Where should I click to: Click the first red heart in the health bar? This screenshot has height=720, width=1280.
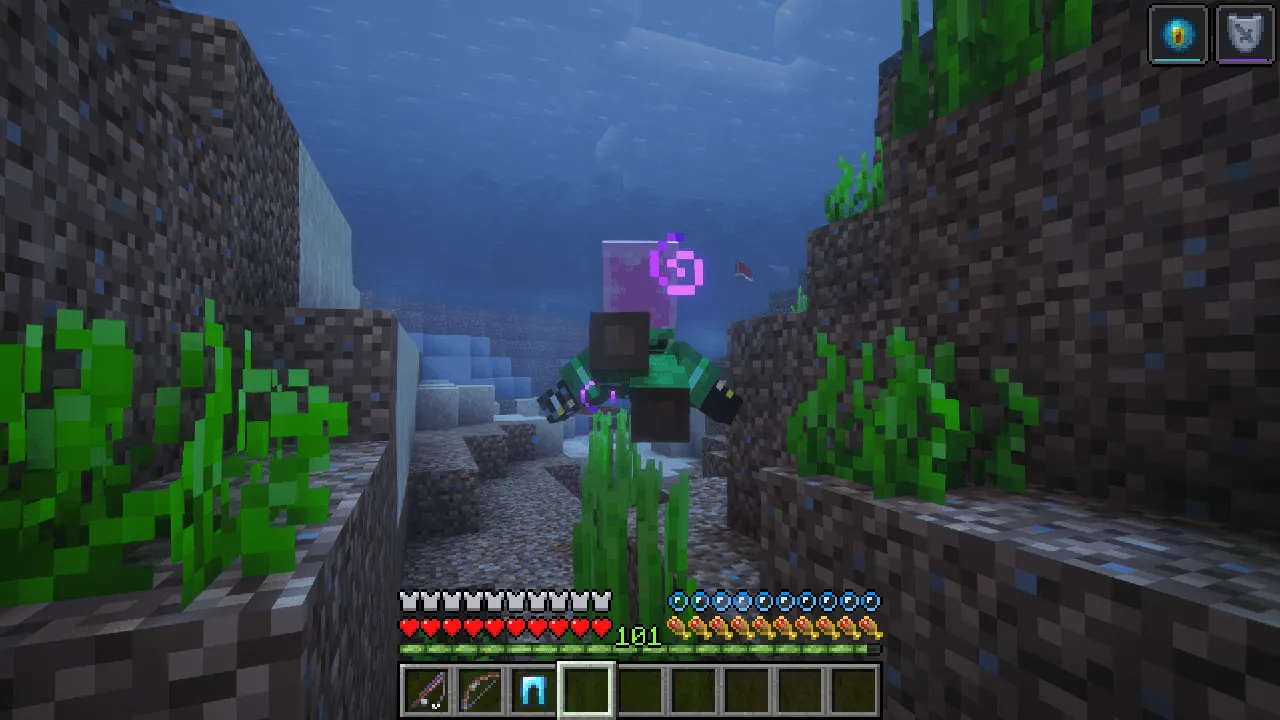tap(409, 628)
